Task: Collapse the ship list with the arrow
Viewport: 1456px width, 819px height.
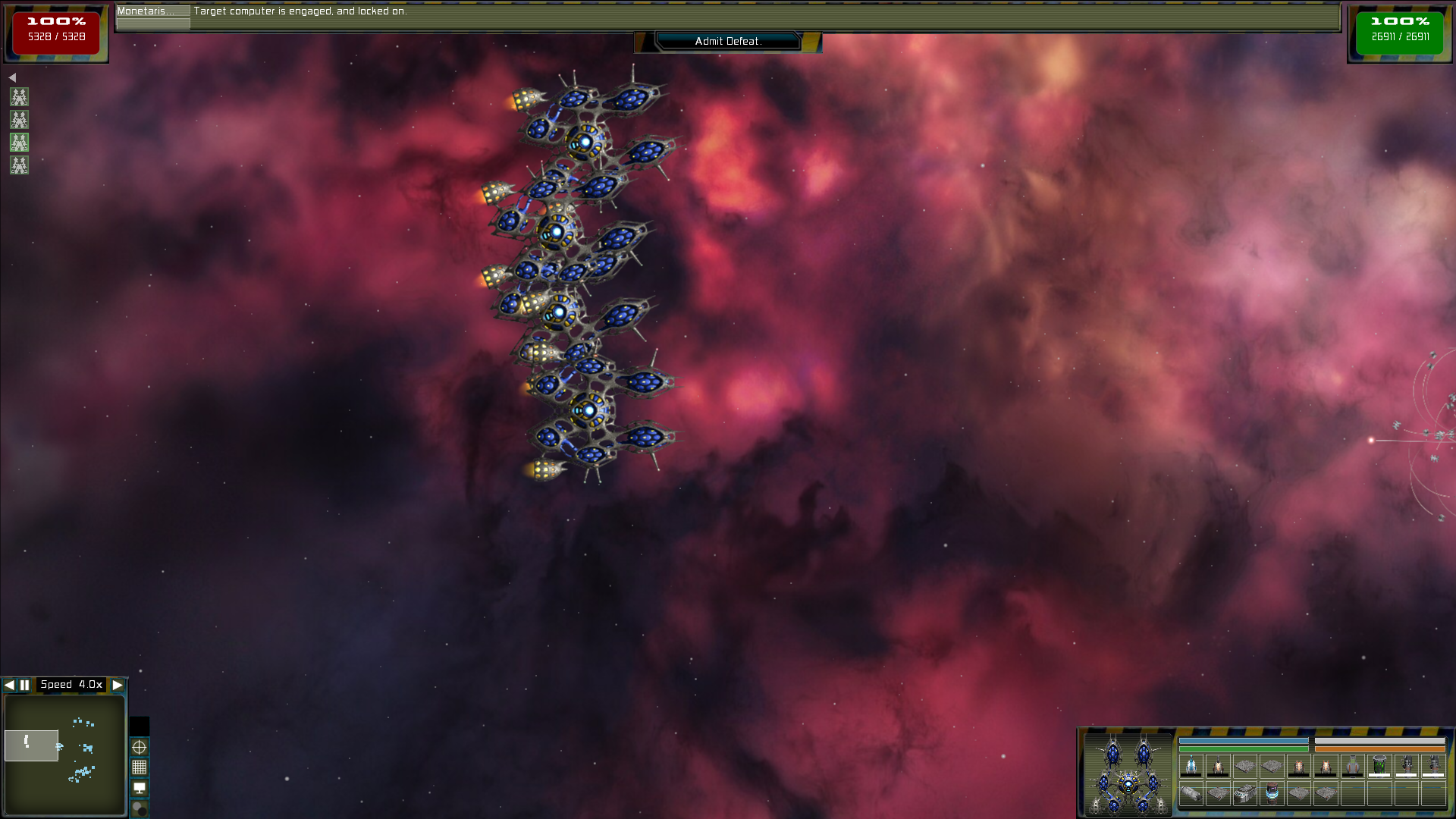Action: coord(12,77)
